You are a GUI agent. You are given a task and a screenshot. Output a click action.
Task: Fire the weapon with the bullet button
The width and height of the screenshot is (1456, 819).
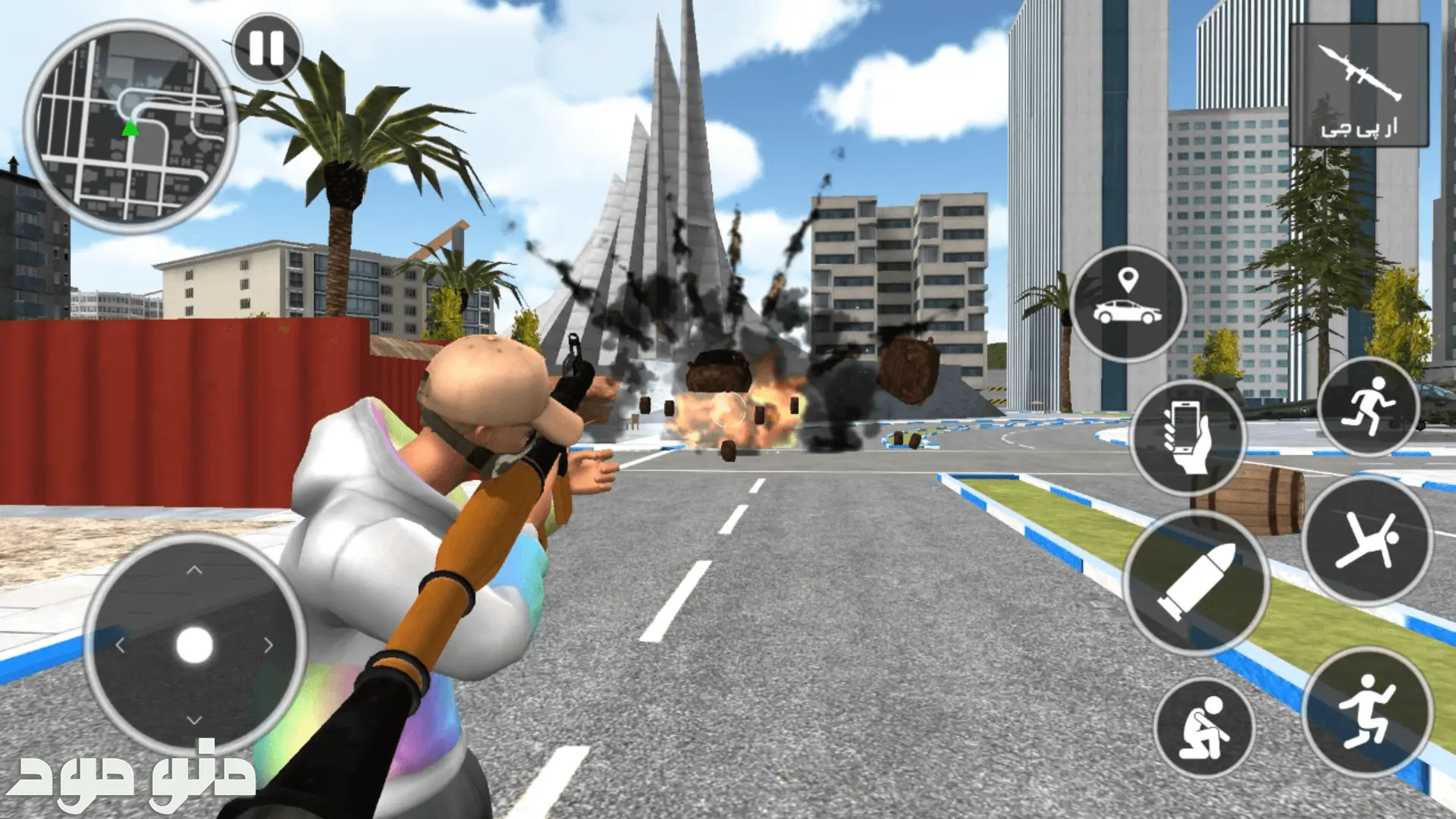click(x=1196, y=582)
